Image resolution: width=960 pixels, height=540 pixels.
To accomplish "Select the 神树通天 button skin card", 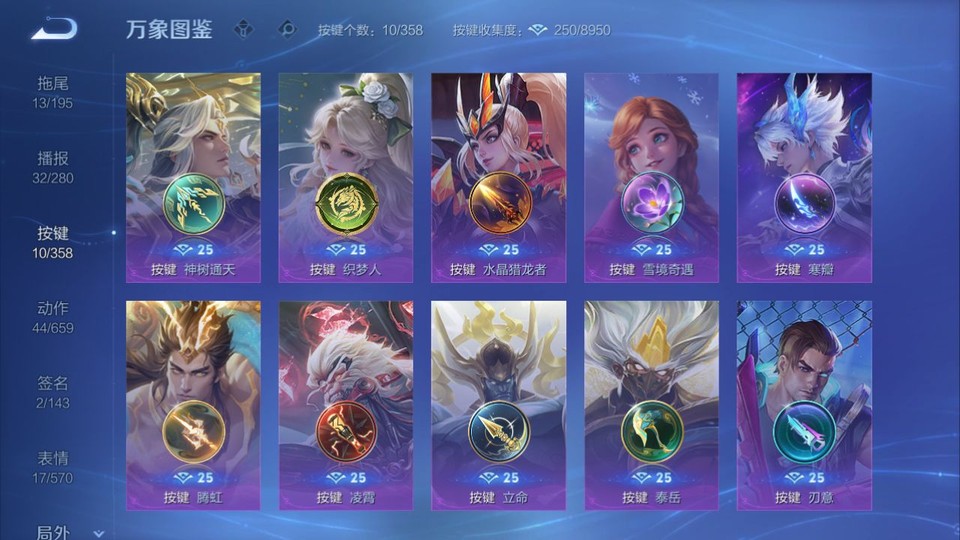I will [x=193, y=177].
